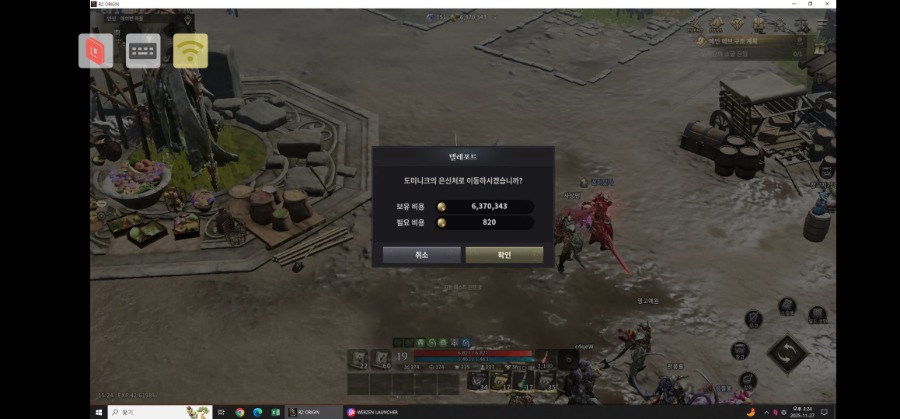
Task: Confirm the teleport with the 확인 button
Action: (504, 255)
